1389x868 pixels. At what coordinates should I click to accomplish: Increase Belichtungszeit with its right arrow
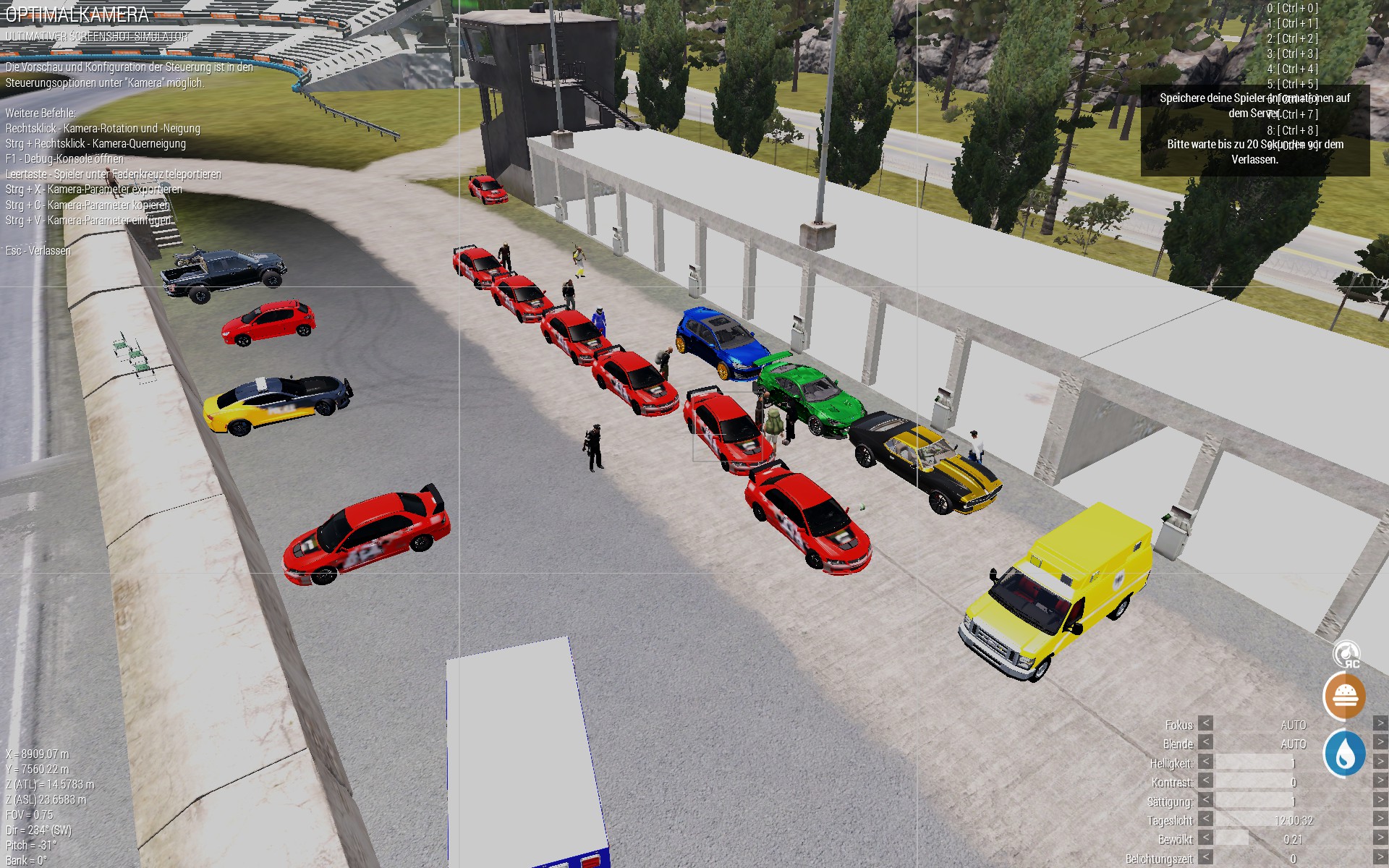pos(1380,857)
